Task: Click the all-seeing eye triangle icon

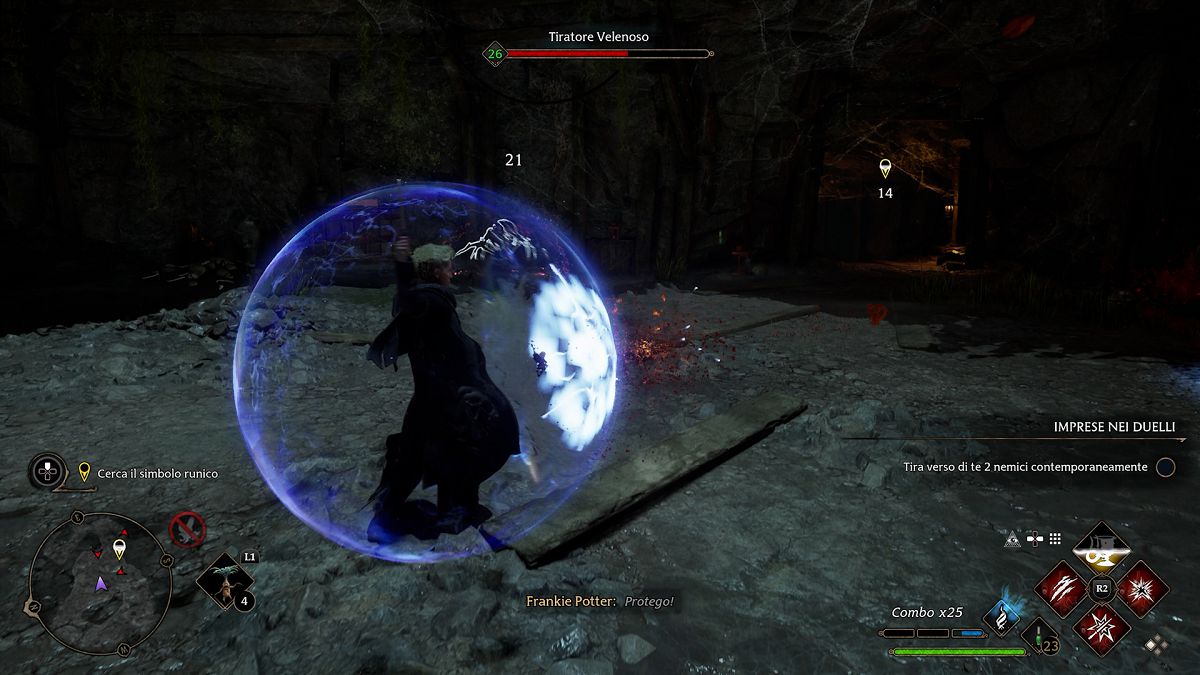Action: tap(1012, 539)
